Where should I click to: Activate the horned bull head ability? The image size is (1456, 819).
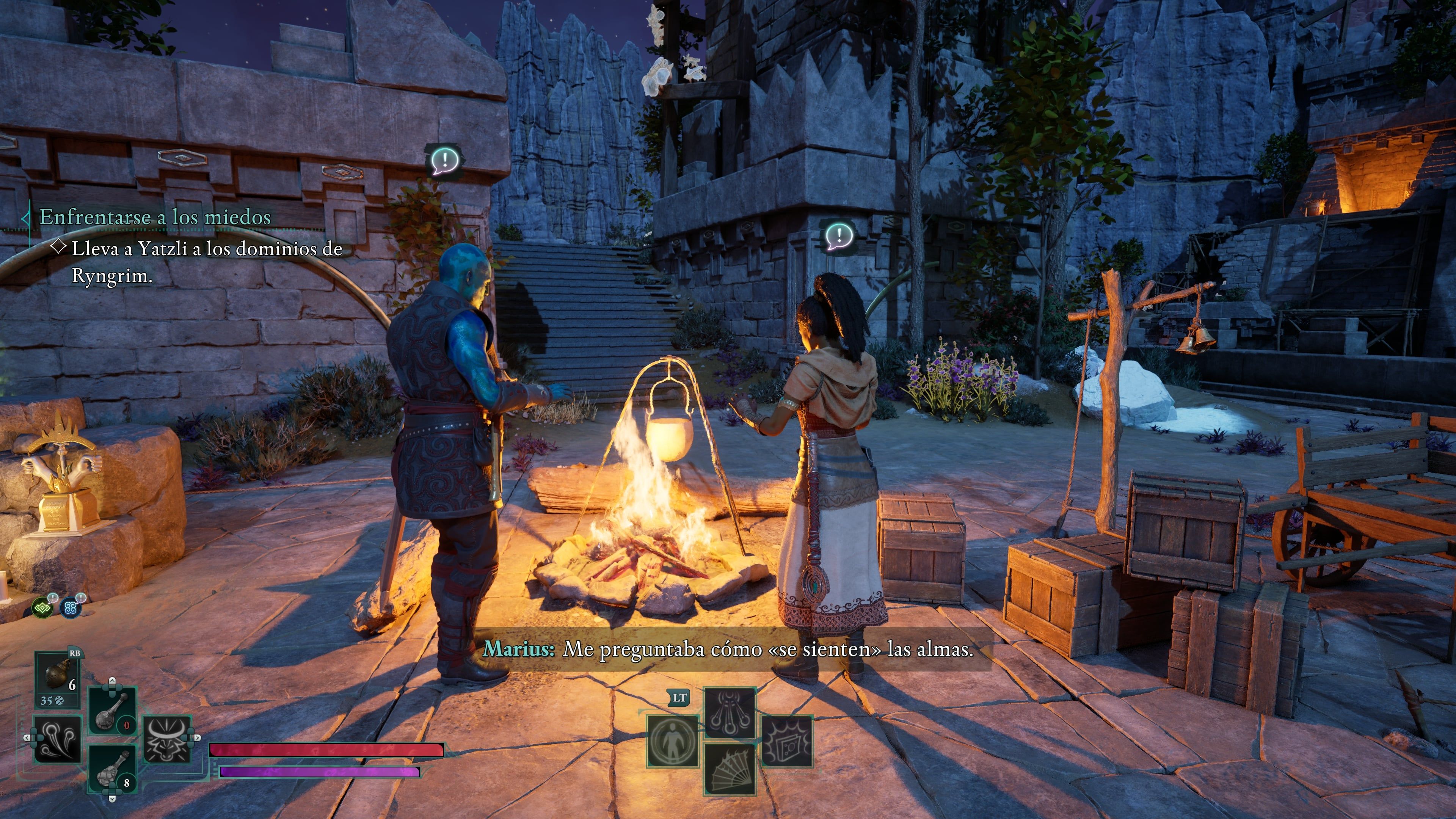pyautogui.click(x=167, y=739)
